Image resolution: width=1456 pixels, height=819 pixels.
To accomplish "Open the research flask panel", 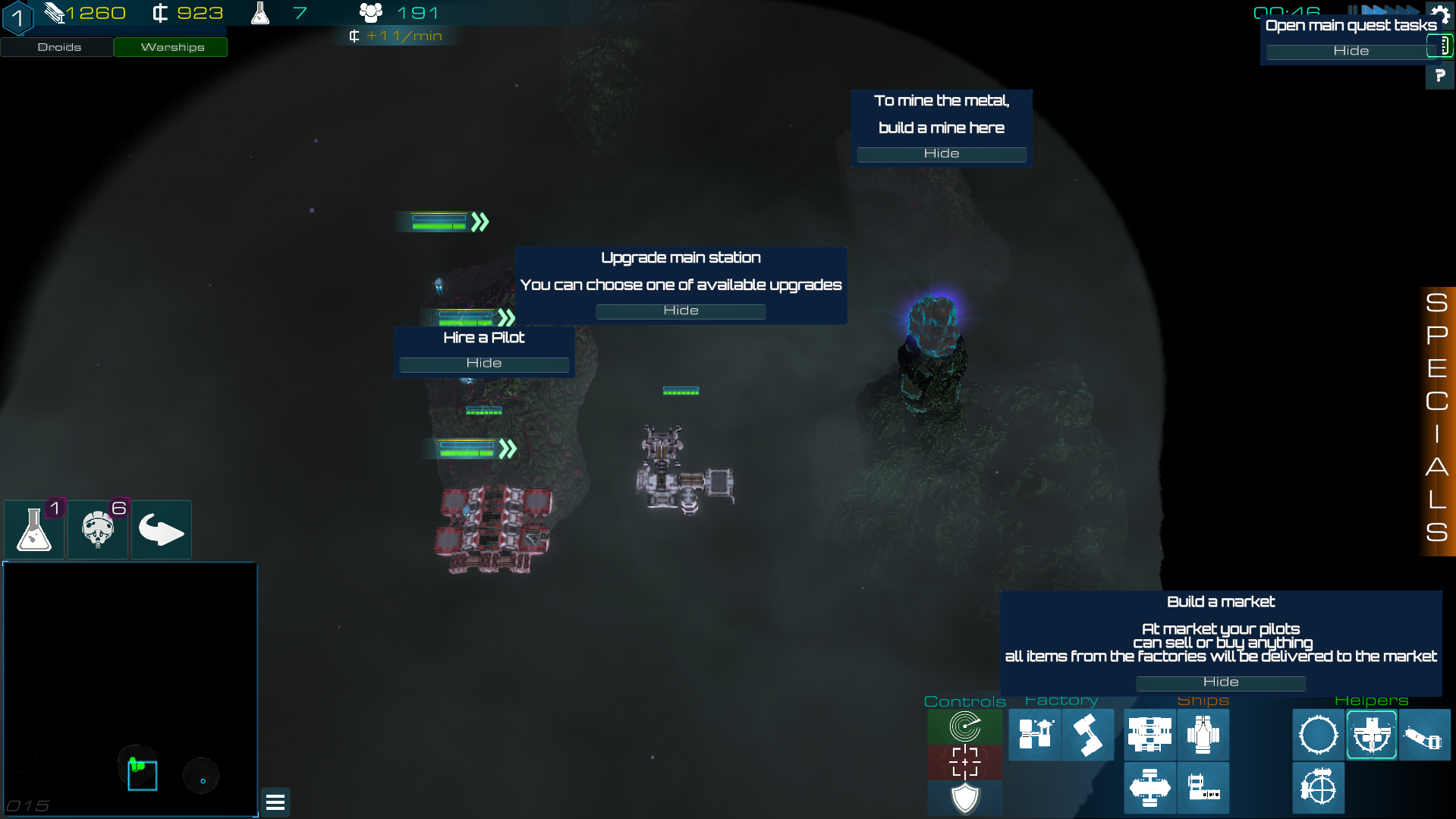I will (33, 529).
